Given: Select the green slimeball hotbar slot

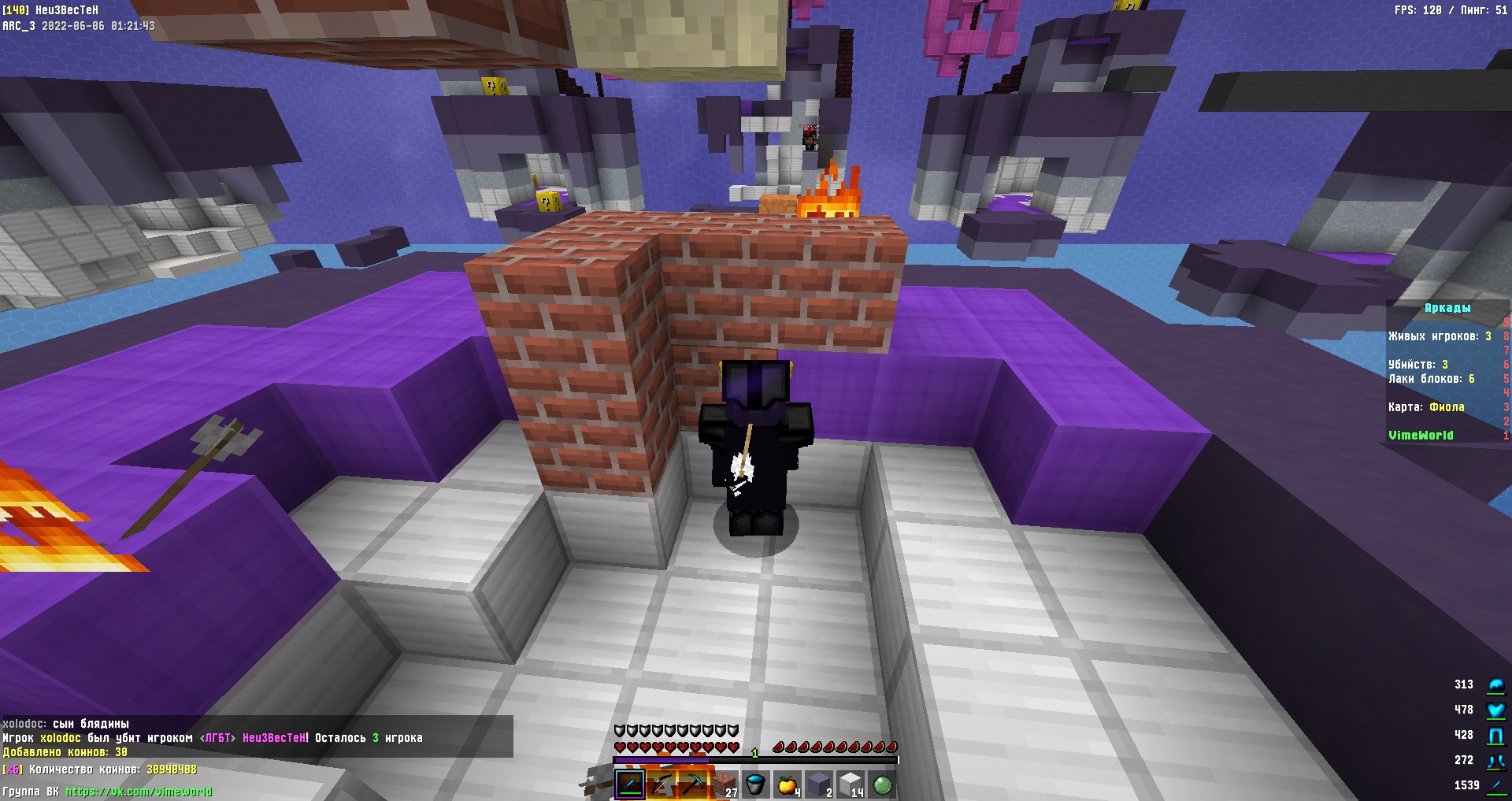Looking at the screenshot, I should (x=881, y=784).
